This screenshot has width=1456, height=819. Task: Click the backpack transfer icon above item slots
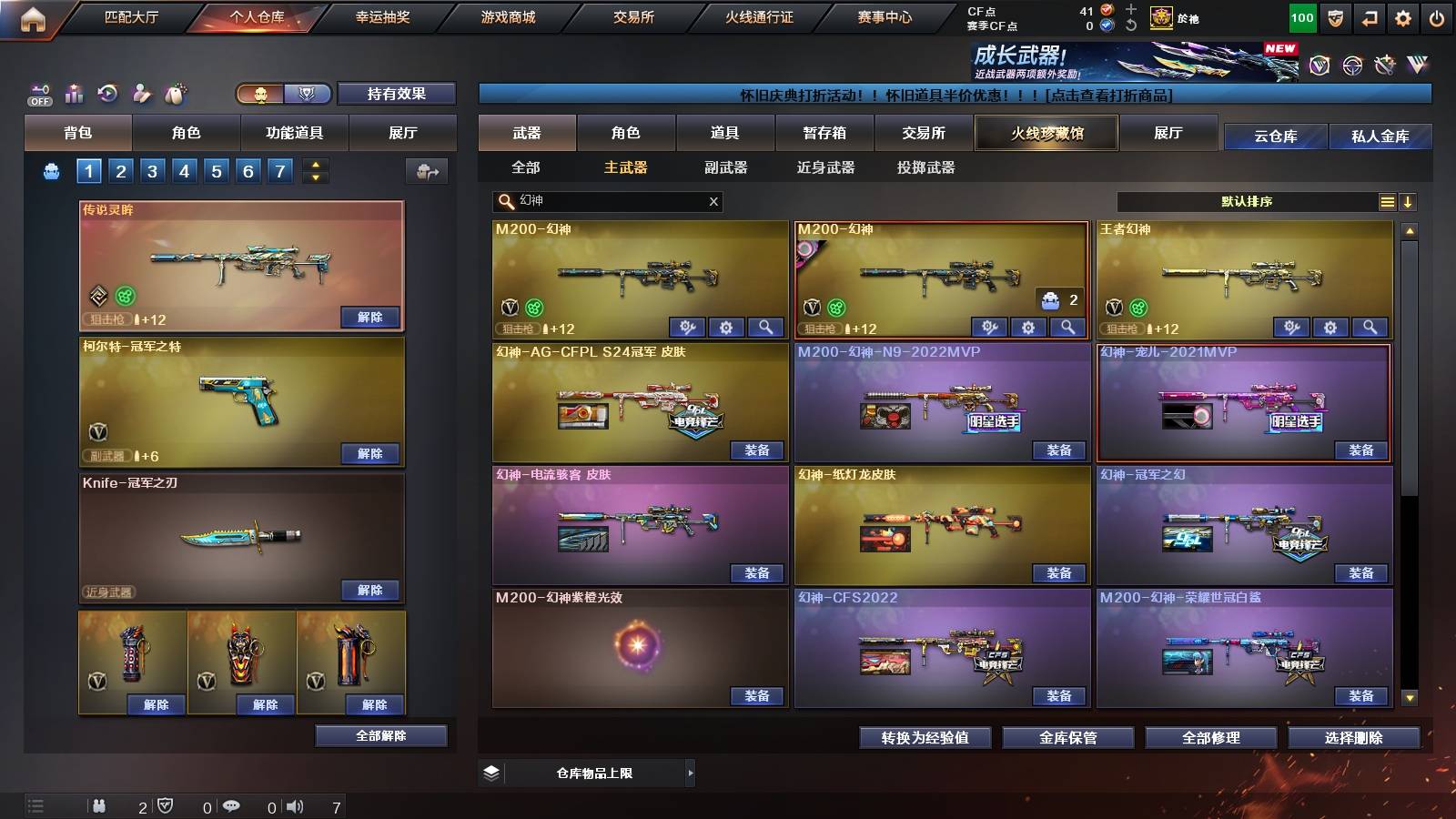pos(428,171)
